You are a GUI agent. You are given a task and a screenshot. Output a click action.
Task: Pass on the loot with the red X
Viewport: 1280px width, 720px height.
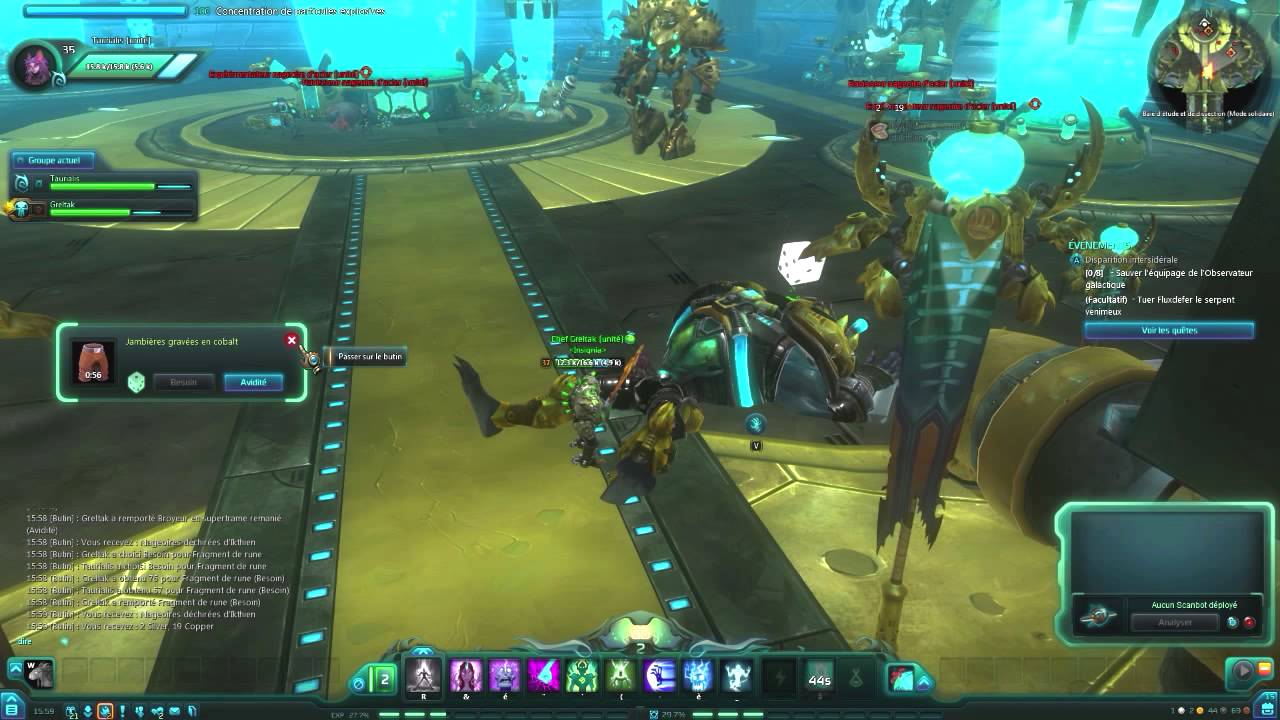pyautogui.click(x=292, y=340)
